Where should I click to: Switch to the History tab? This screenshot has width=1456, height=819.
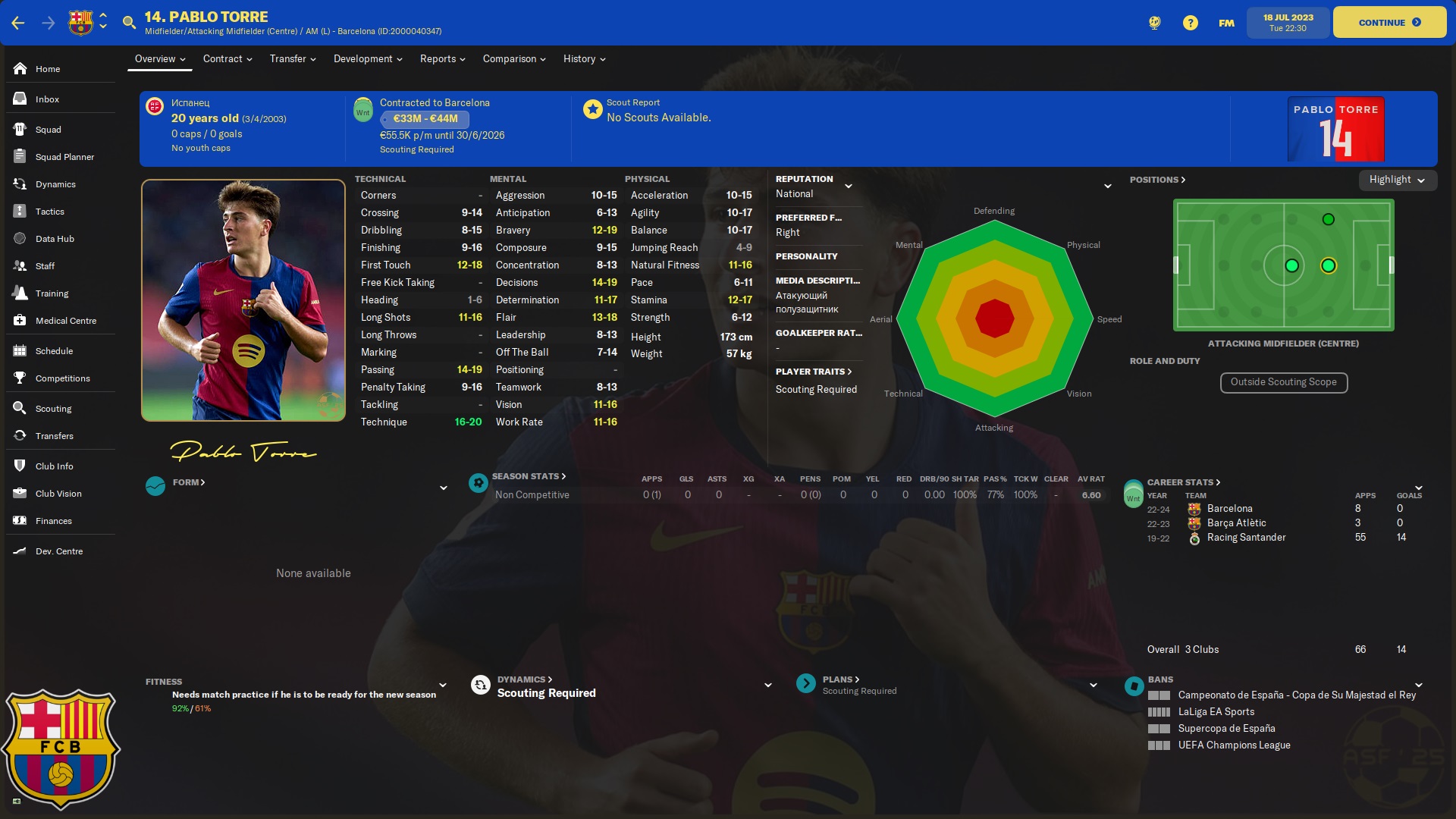(x=579, y=58)
